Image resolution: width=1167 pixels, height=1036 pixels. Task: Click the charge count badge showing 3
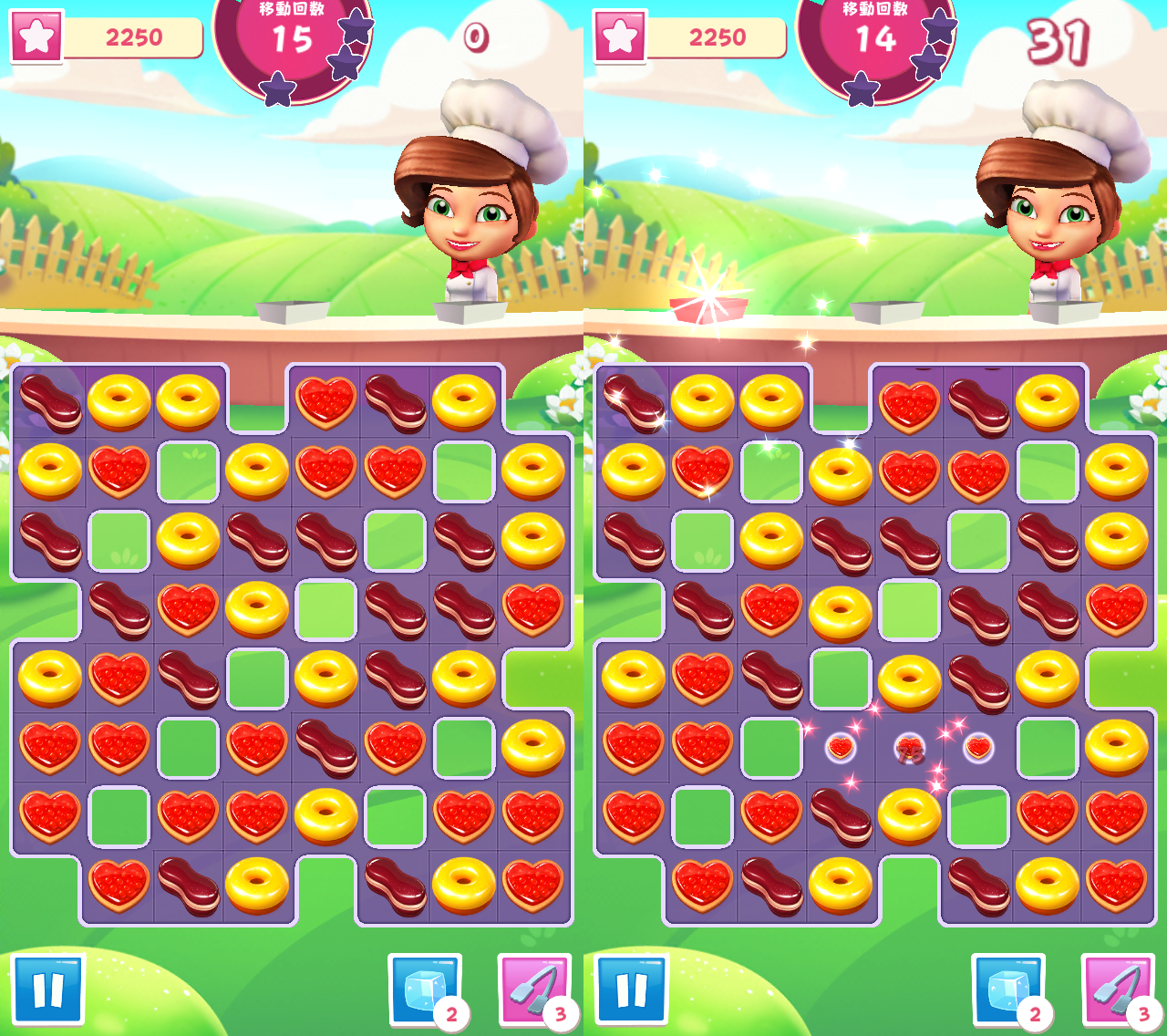[x=559, y=1015]
